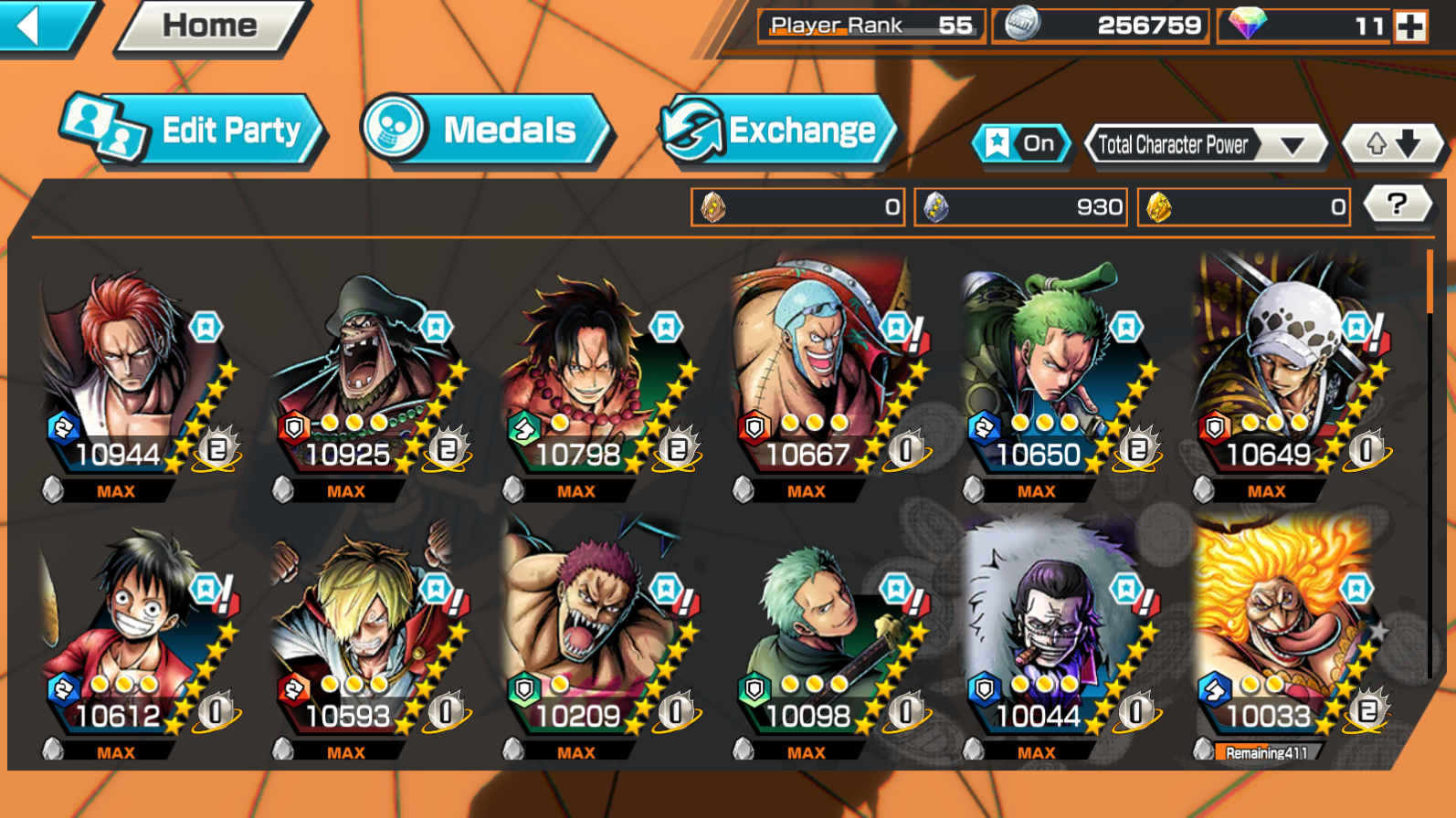Open the Edit Party screen
This screenshot has width=1456, height=818.
195,131
